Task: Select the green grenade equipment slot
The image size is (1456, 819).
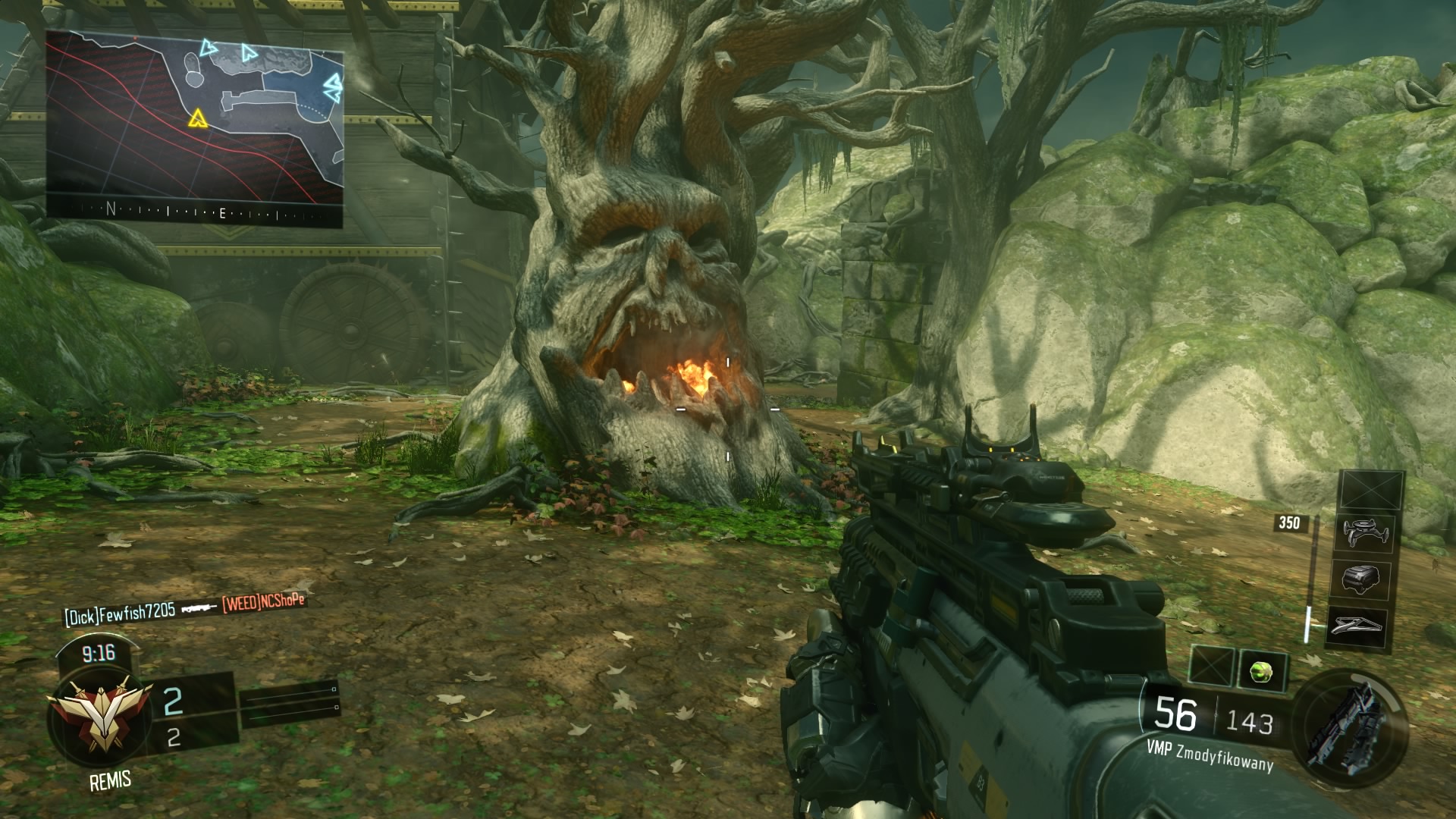Action: [x=1261, y=670]
